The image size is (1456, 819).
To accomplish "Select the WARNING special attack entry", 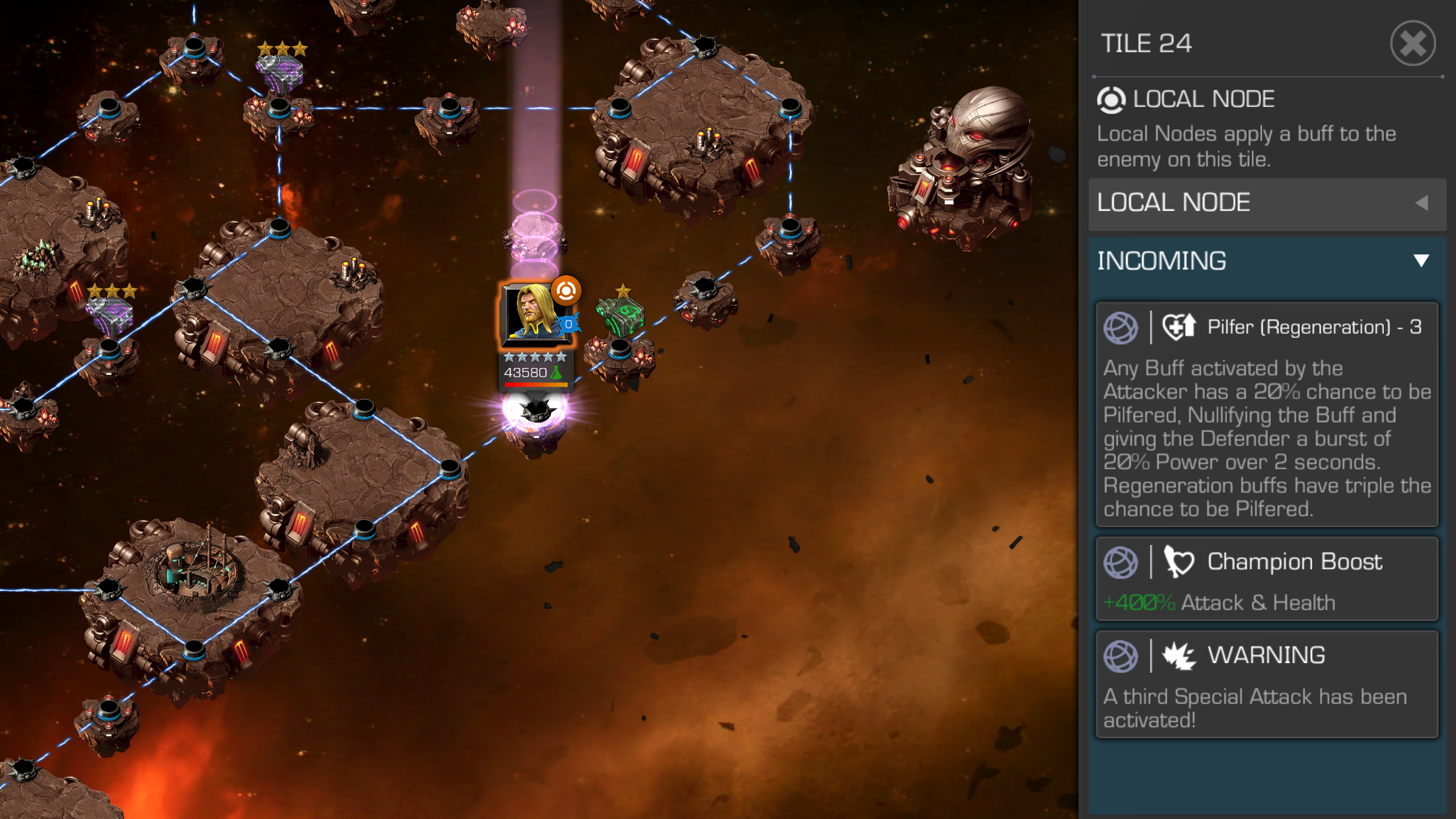I will [1267, 684].
